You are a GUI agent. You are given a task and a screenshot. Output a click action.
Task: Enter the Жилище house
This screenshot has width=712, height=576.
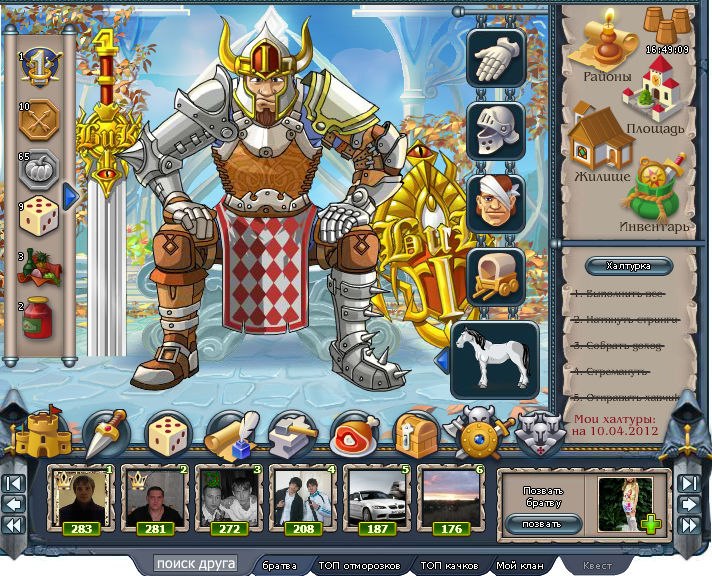[x=600, y=147]
